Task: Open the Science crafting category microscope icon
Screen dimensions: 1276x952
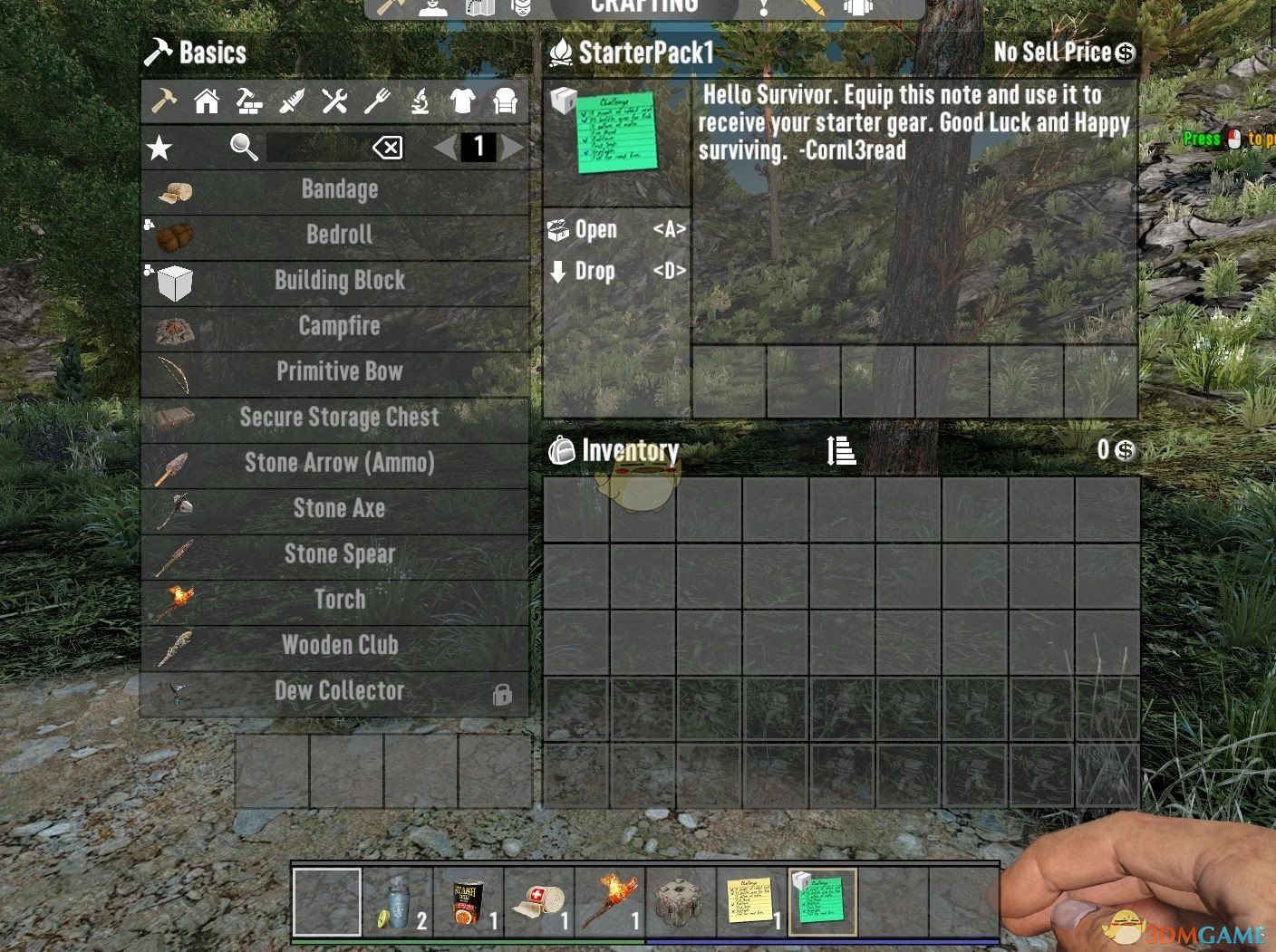Action: [x=419, y=101]
